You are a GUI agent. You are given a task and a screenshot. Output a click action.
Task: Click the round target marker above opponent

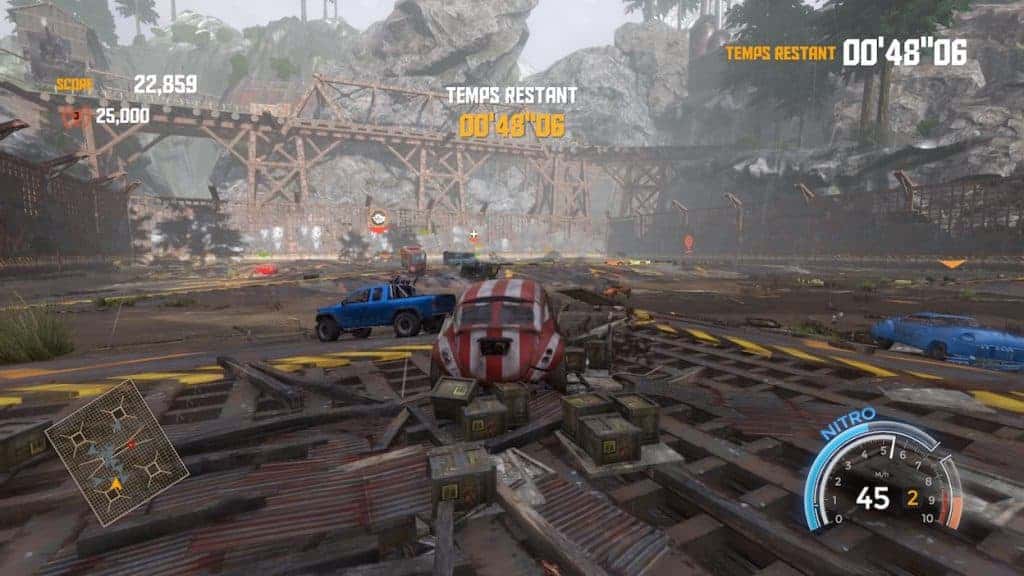pyautogui.click(x=378, y=218)
